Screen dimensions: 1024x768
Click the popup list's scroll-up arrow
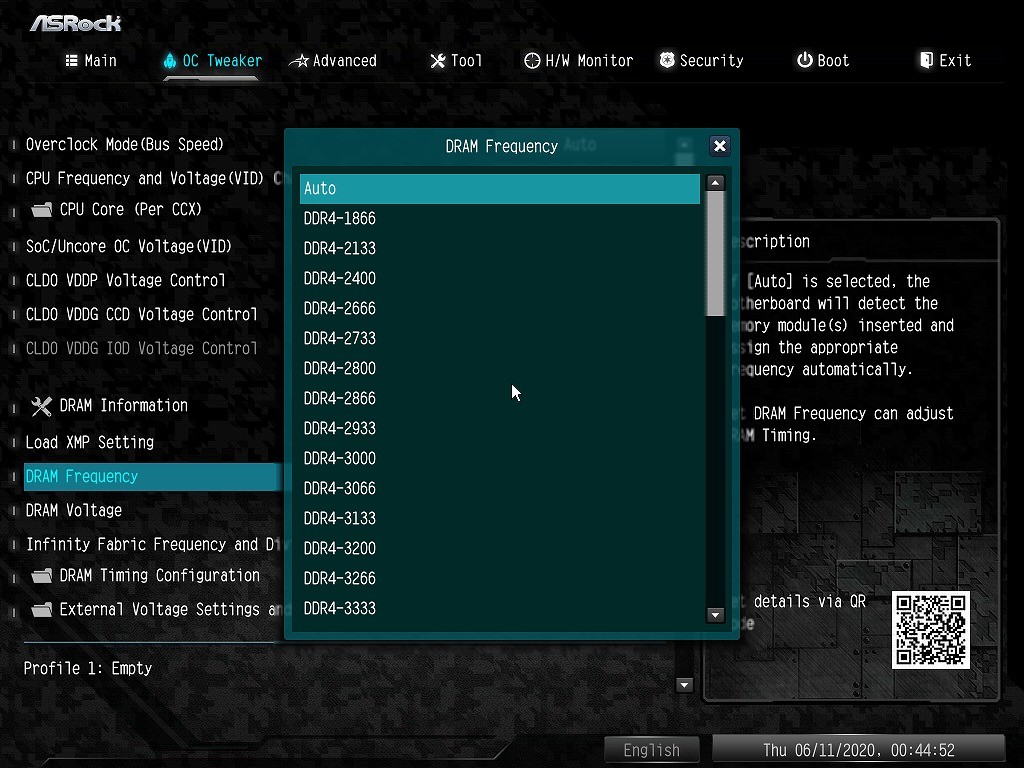point(715,183)
